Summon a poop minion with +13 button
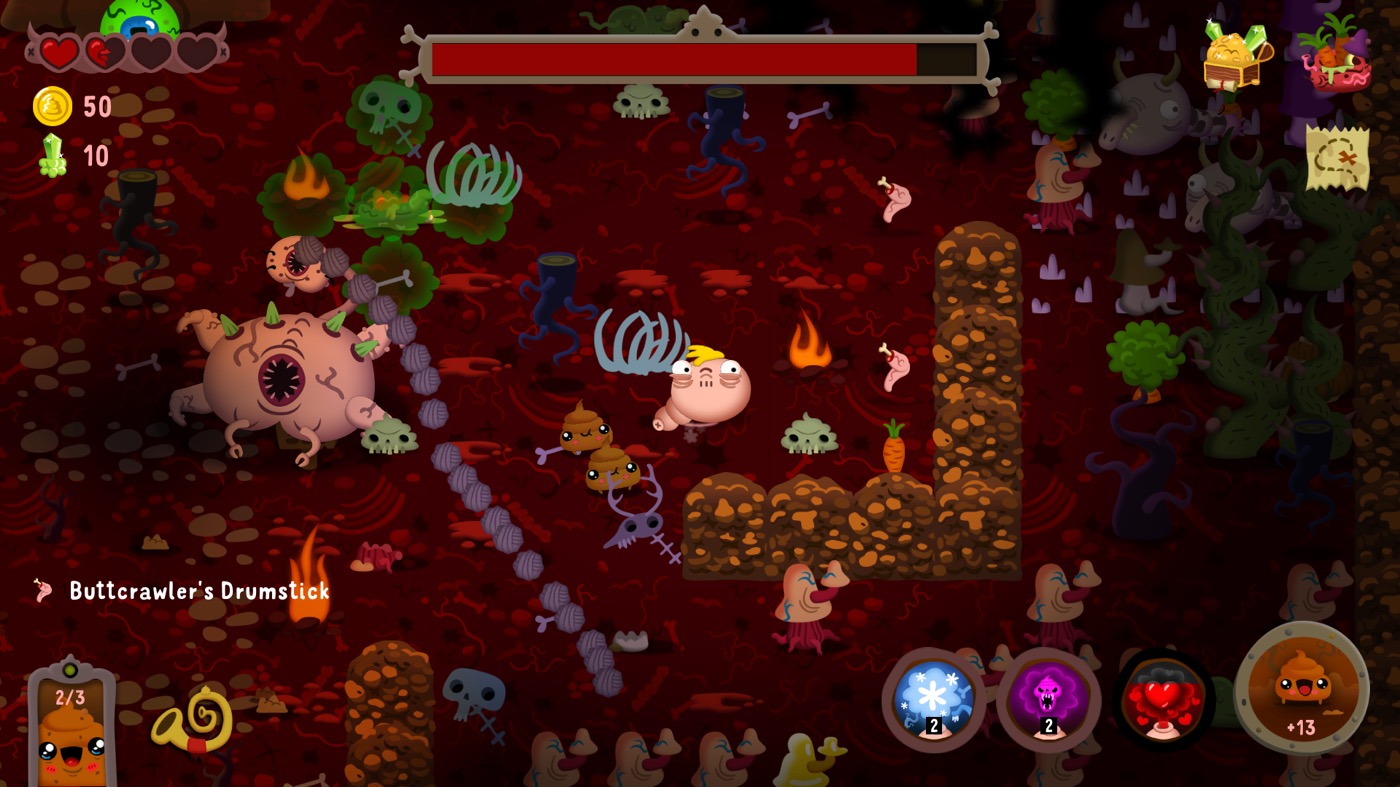This screenshot has width=1400, height=787. [x=1301, y=687]
